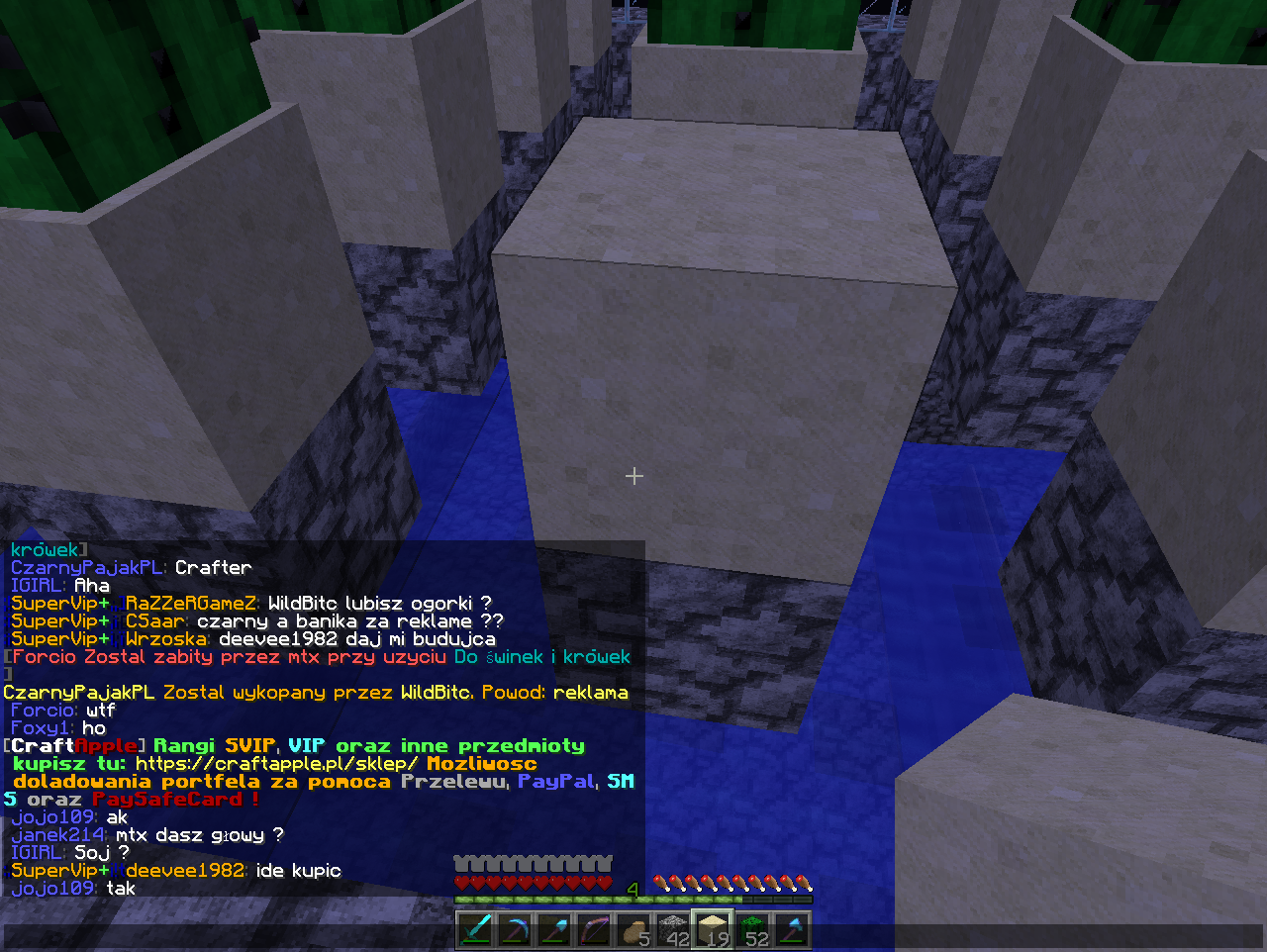Choose the diamond shovel in the hotbar

554,931
